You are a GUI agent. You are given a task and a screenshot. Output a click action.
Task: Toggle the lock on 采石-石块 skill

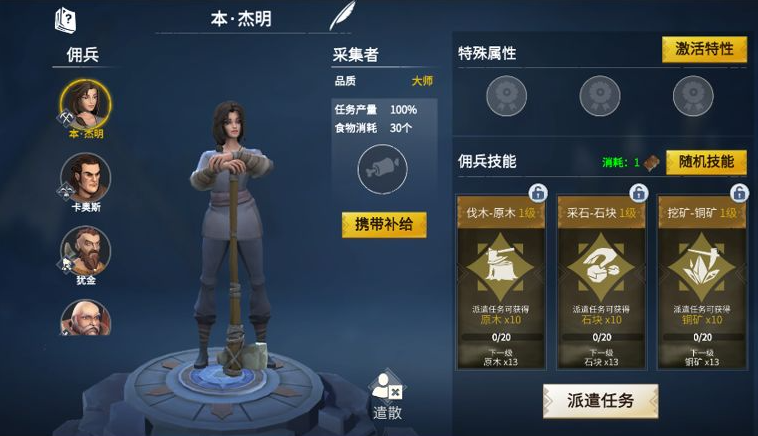click(x=638, y=192)
